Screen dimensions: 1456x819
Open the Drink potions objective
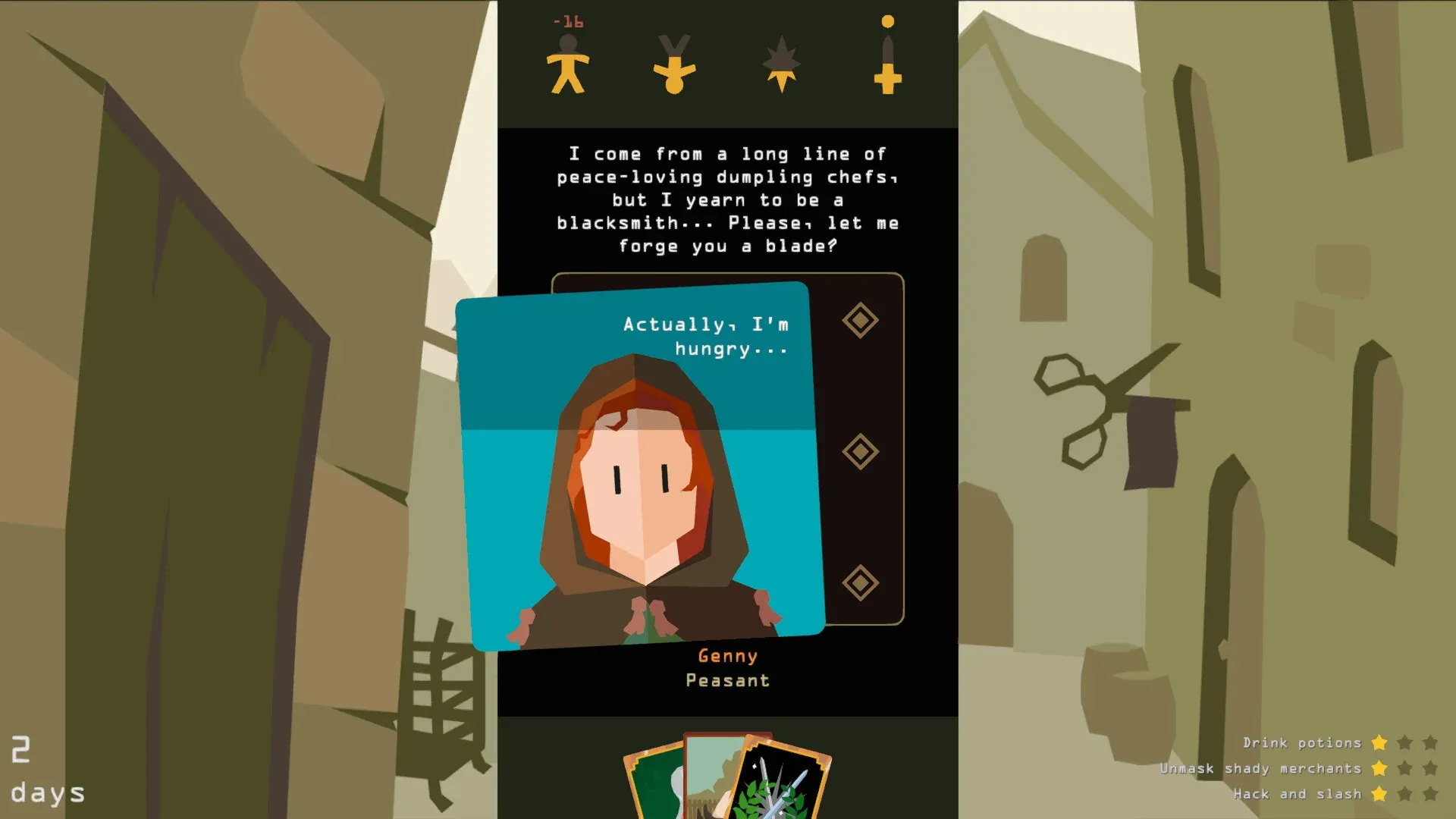point(1303,743)
